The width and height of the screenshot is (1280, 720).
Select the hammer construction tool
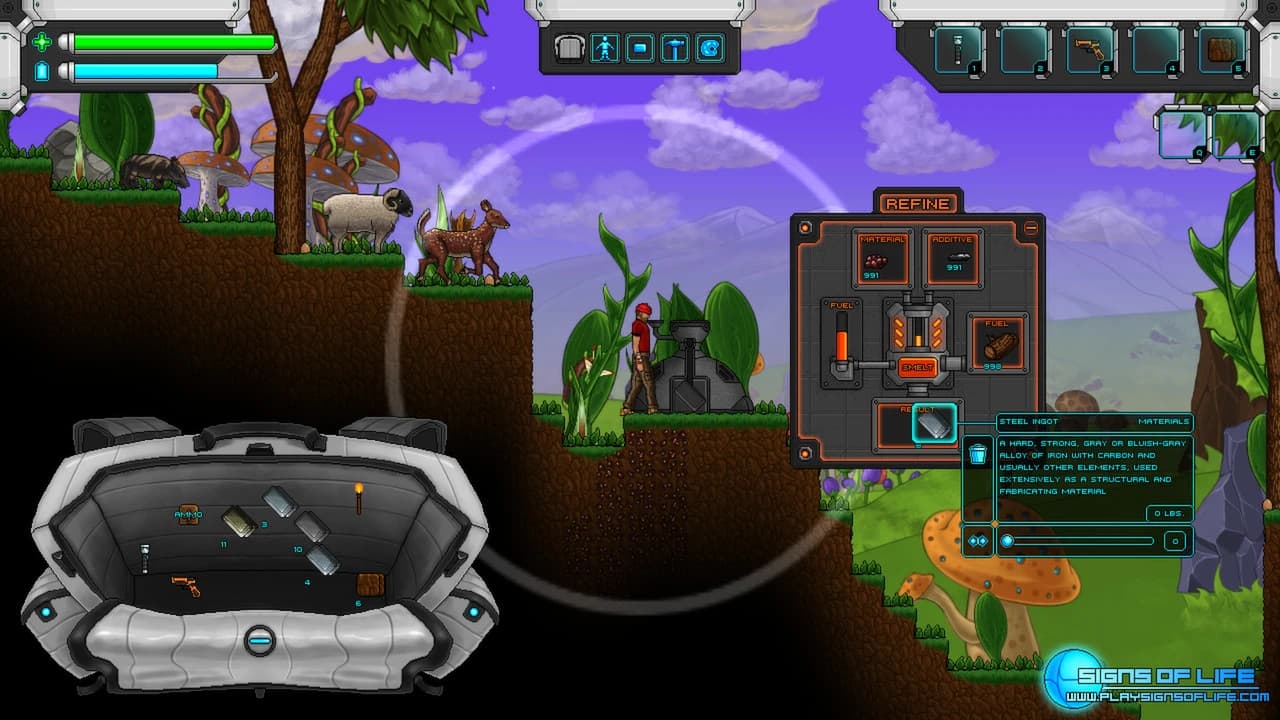(676, 46)
